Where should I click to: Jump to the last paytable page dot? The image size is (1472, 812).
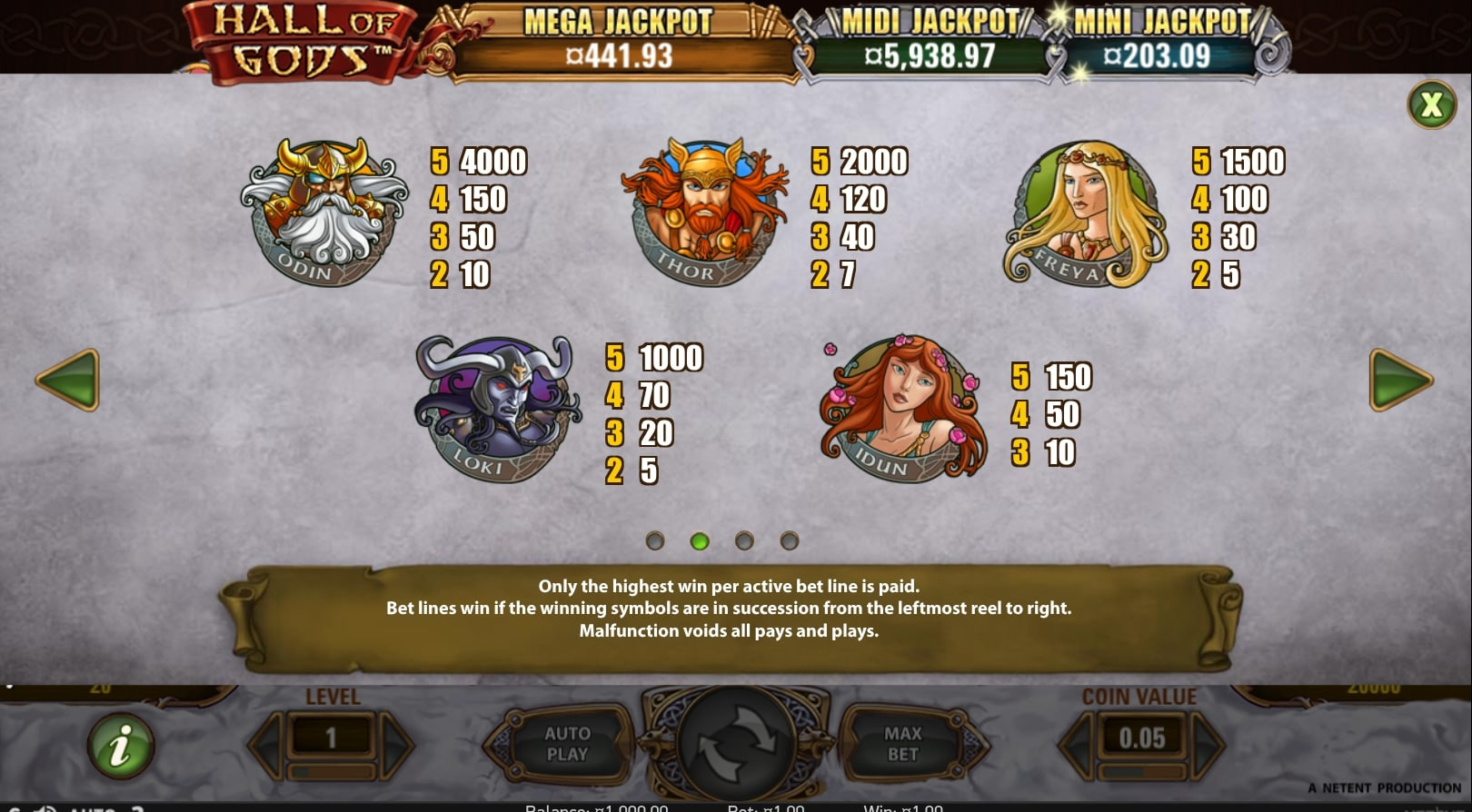coord(789,541)
